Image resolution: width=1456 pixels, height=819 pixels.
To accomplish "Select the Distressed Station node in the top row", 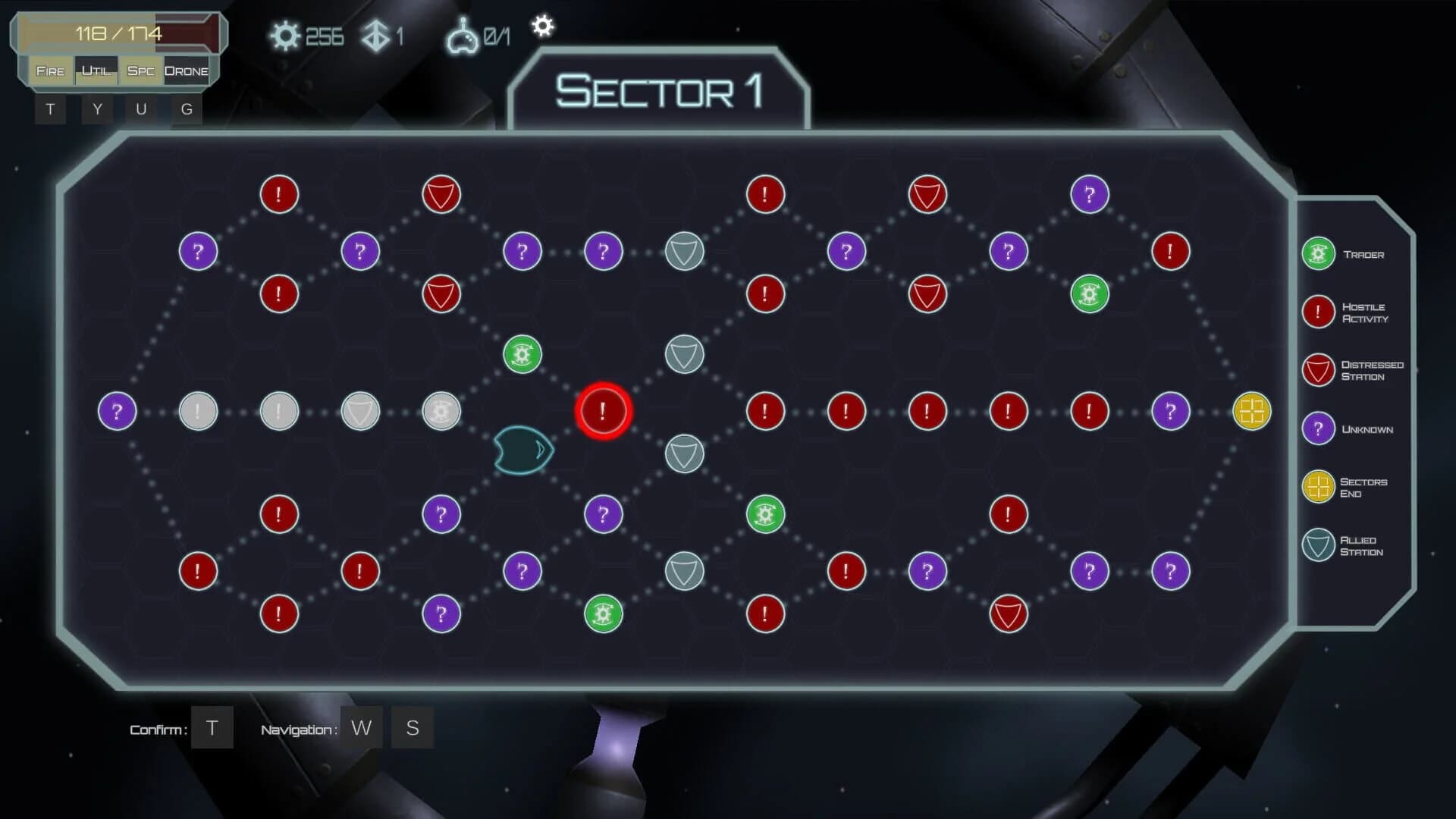I will [x=441, y=194].
